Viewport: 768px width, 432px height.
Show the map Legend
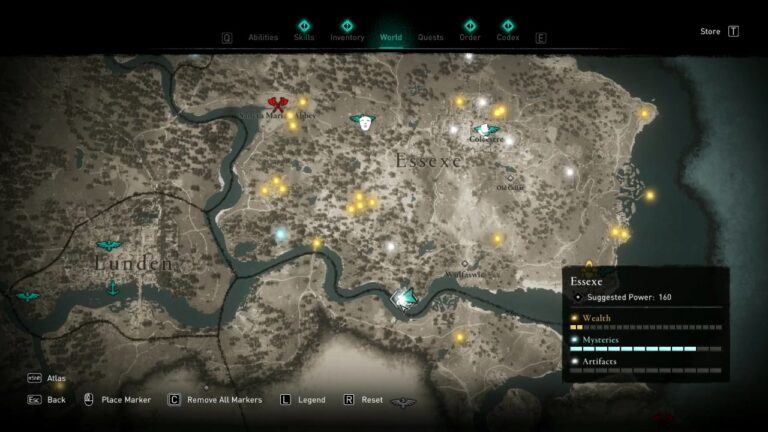pyautogui.click(x=311, y=400)
